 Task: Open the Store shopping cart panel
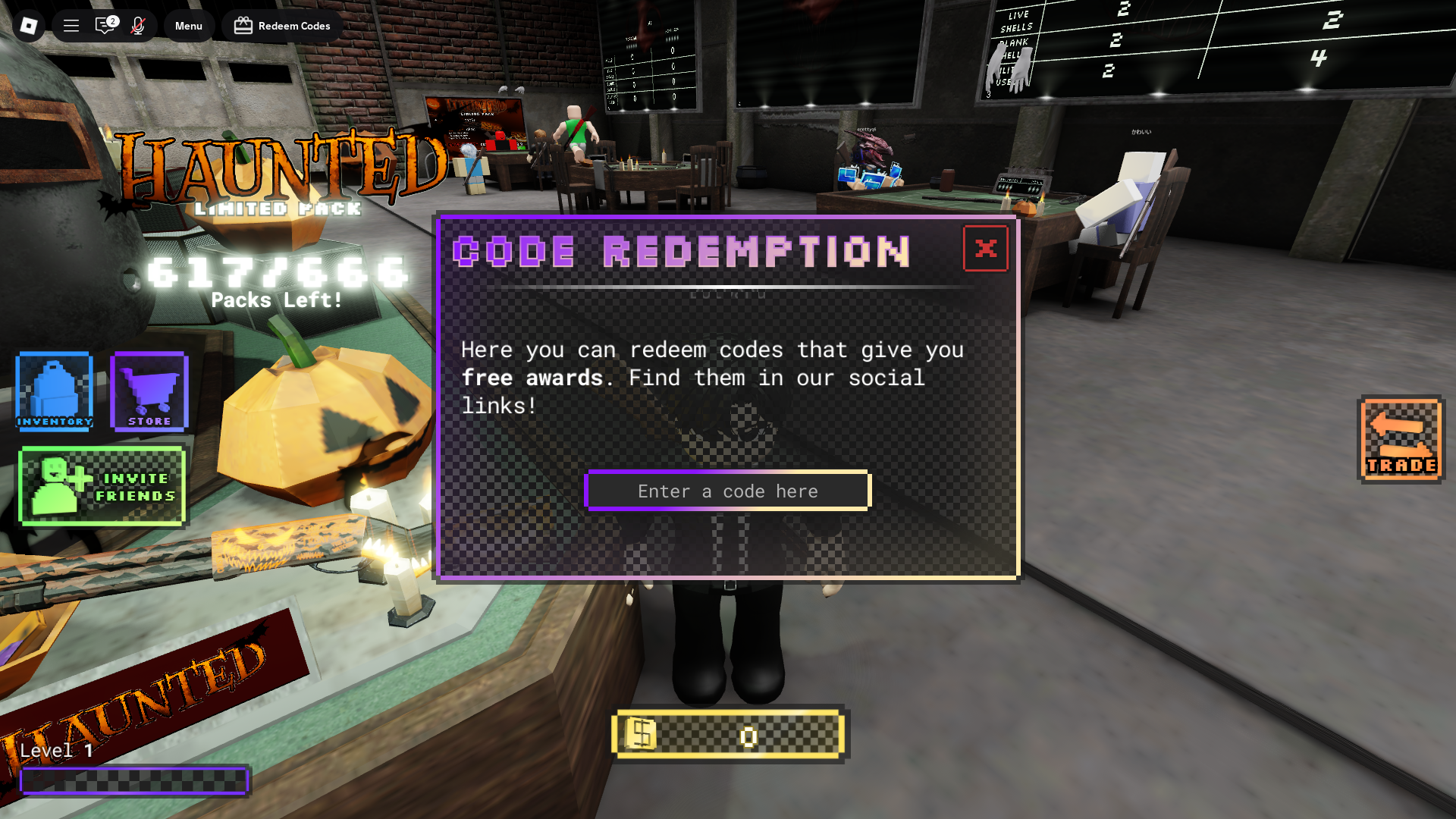[149, 391]
